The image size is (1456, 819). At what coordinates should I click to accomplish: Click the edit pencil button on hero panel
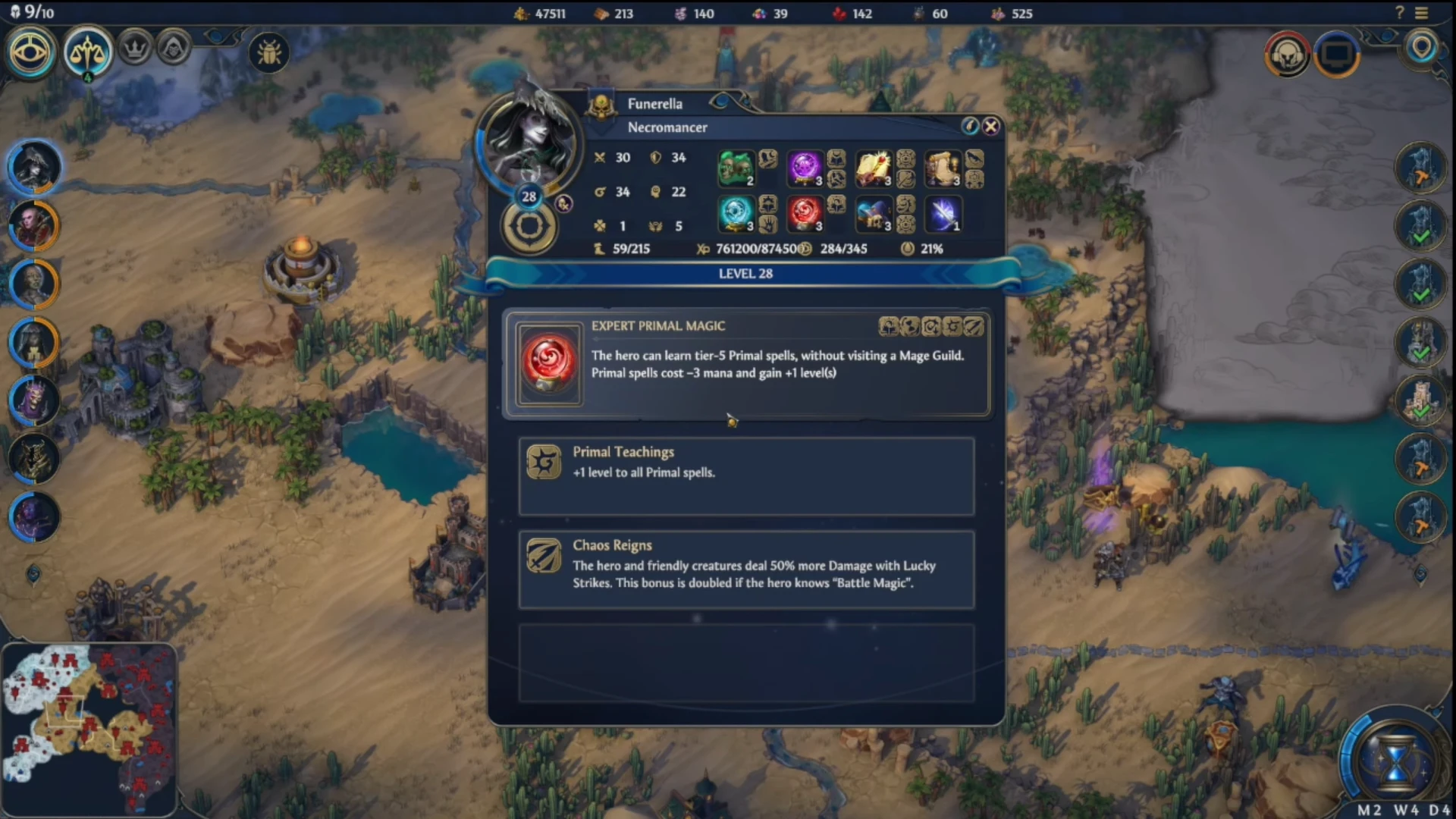point(969,127)
